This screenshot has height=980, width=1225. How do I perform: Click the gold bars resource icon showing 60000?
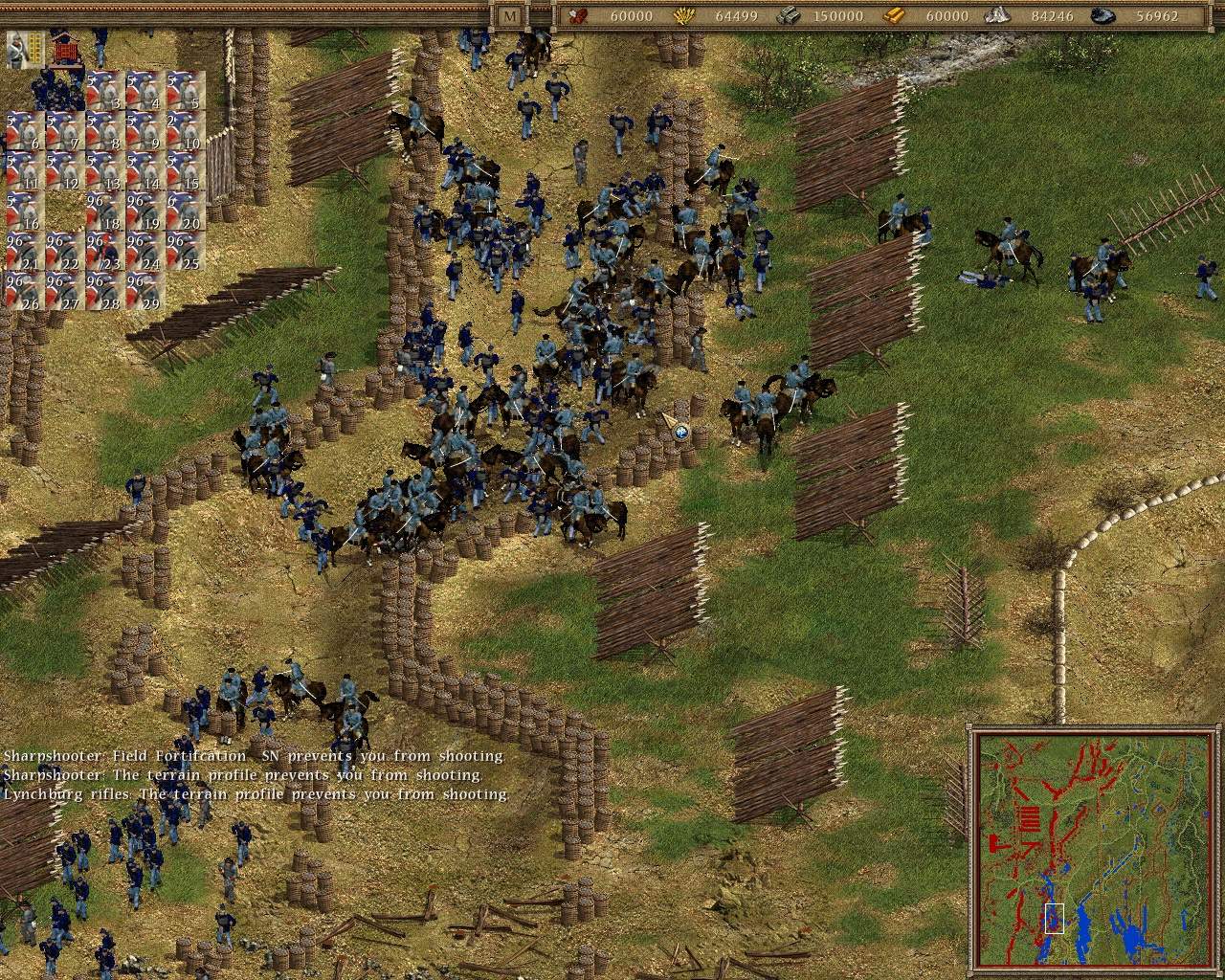pyautogui.click(x=894, y=16)
